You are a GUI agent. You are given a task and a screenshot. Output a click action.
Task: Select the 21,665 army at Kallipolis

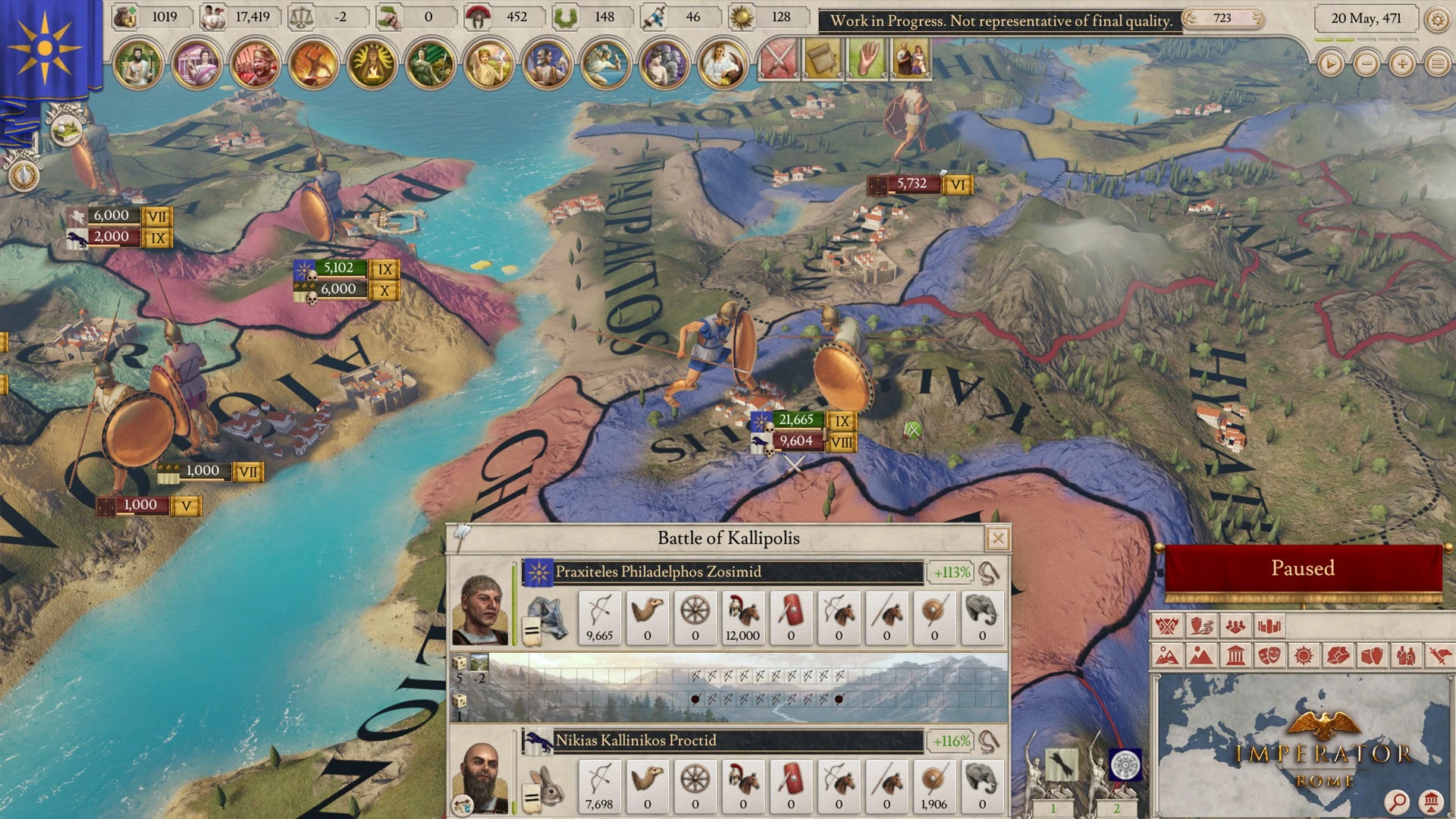(x=795, y=420)
